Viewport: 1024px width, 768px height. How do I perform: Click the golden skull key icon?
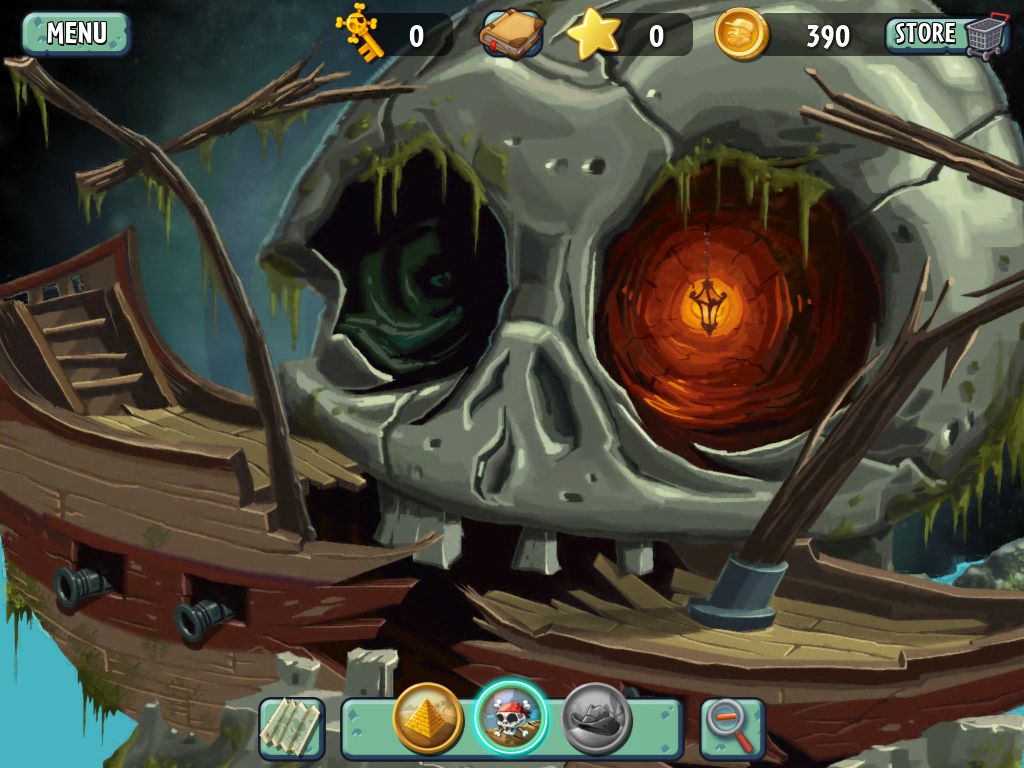pos(360,32)
